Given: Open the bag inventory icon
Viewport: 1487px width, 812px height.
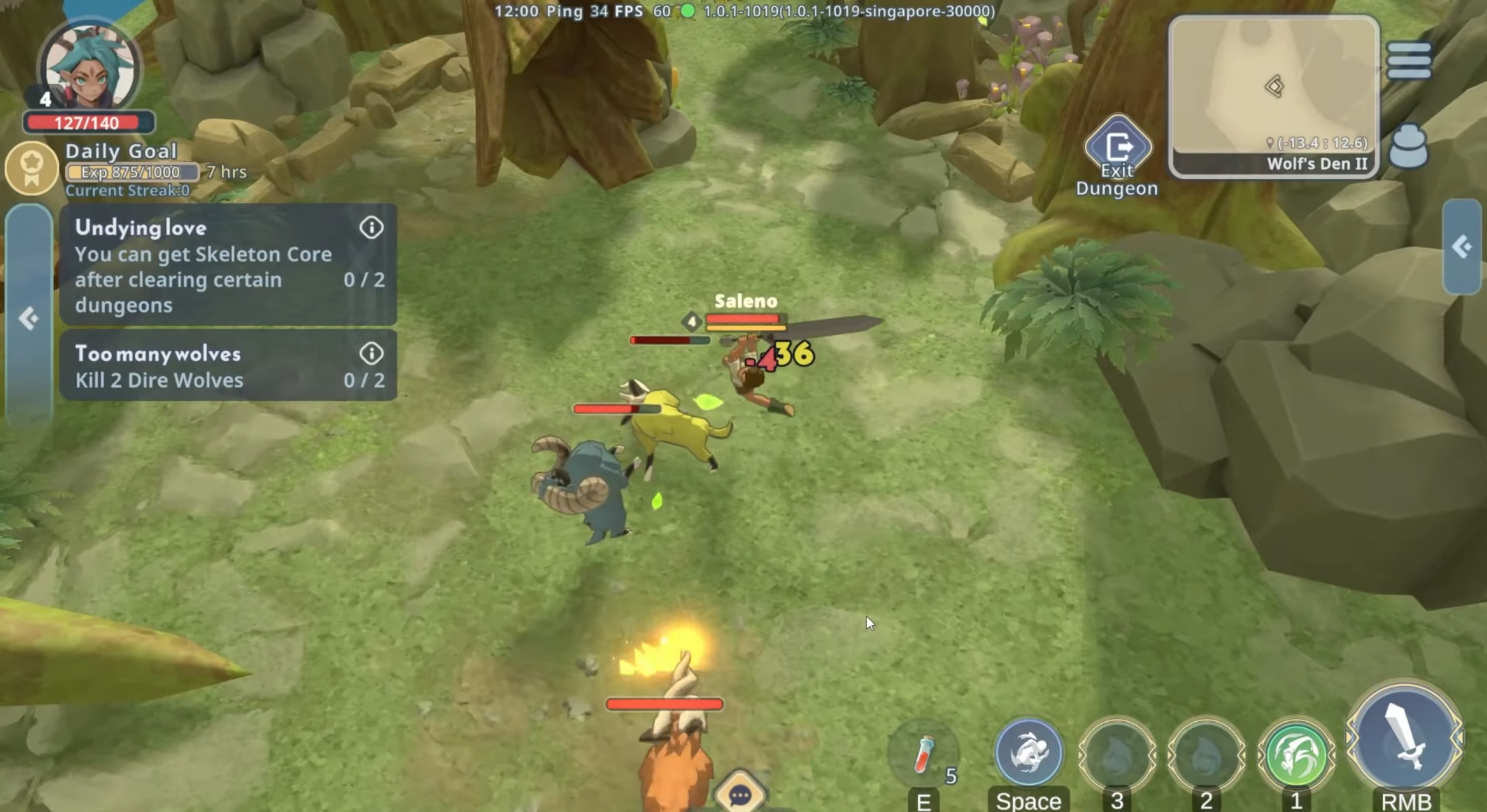Looking at the screenshot, I should coord(1408,147).
